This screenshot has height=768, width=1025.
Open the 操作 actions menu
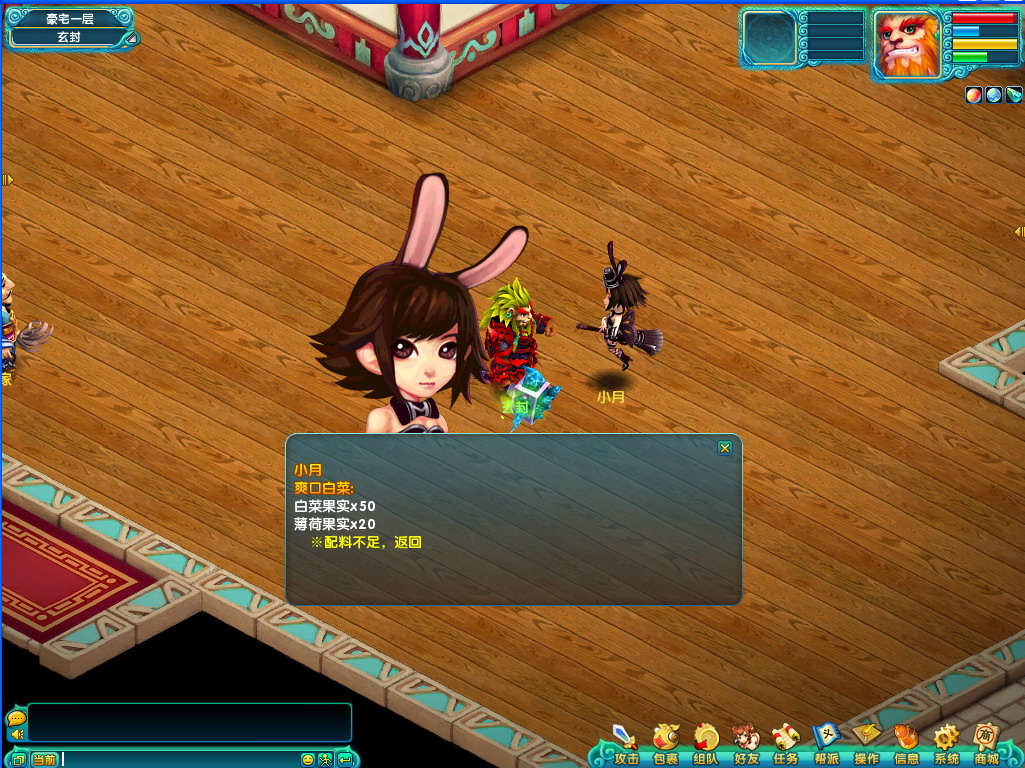[x=866, y=743]
